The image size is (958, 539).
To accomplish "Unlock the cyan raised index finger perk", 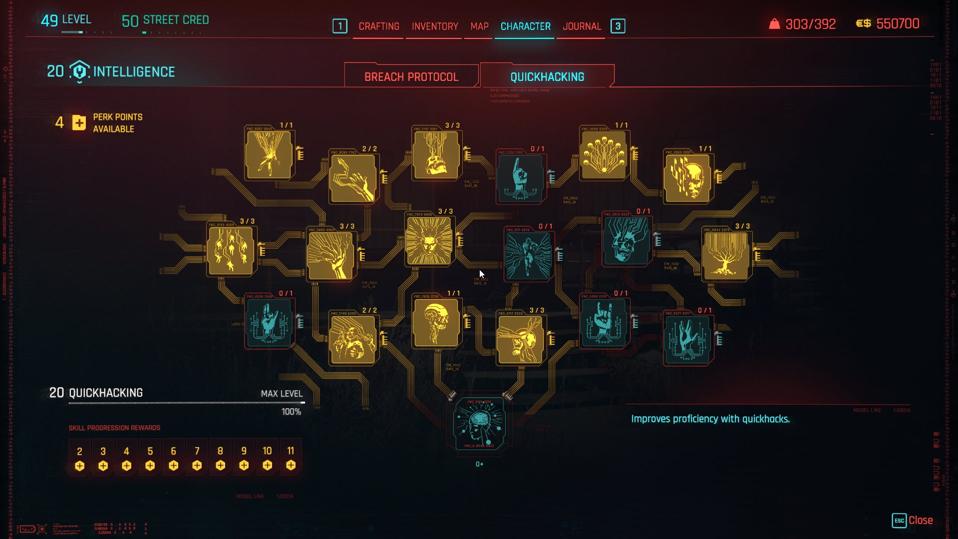I will click(521, 175).
